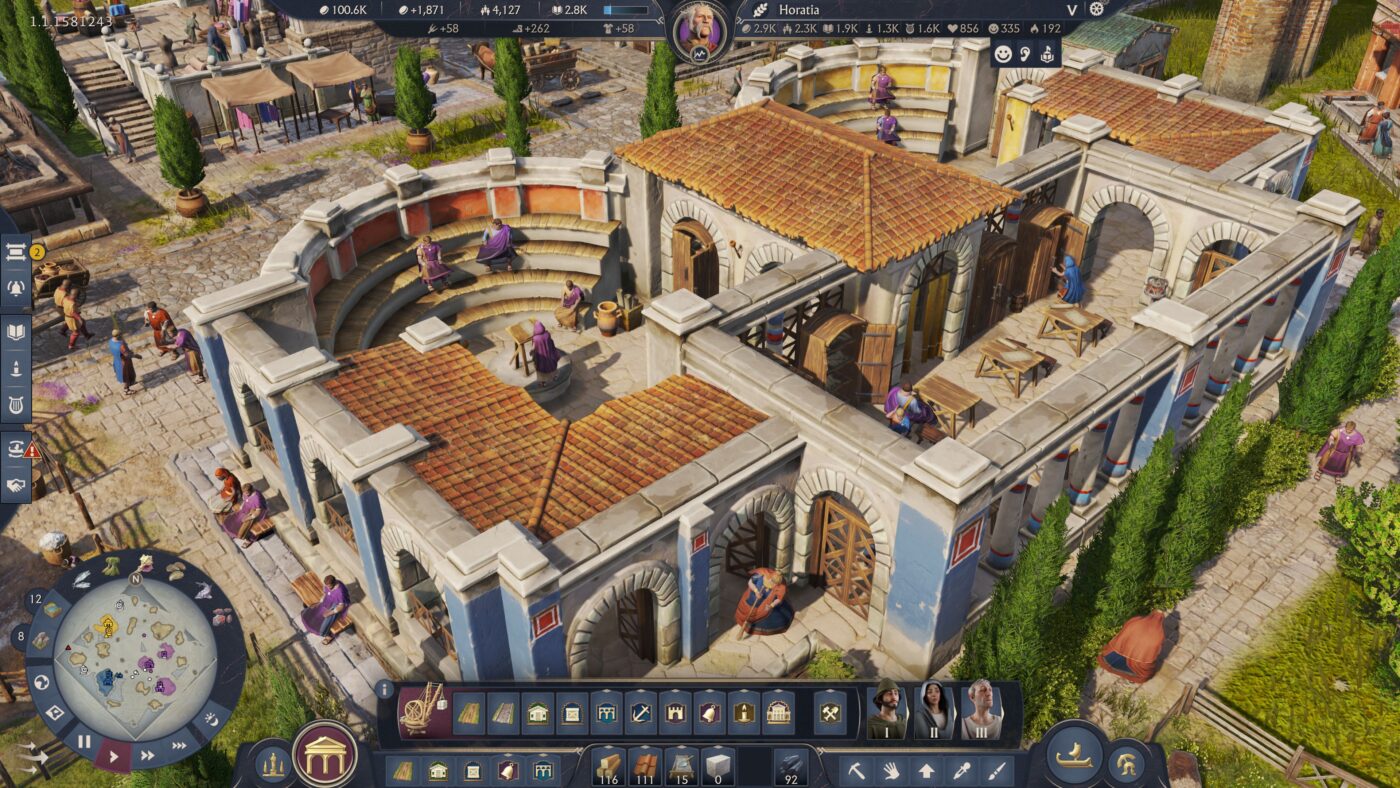
Task: Choose the tier III citizen portrait
Action: pos(981,709)
